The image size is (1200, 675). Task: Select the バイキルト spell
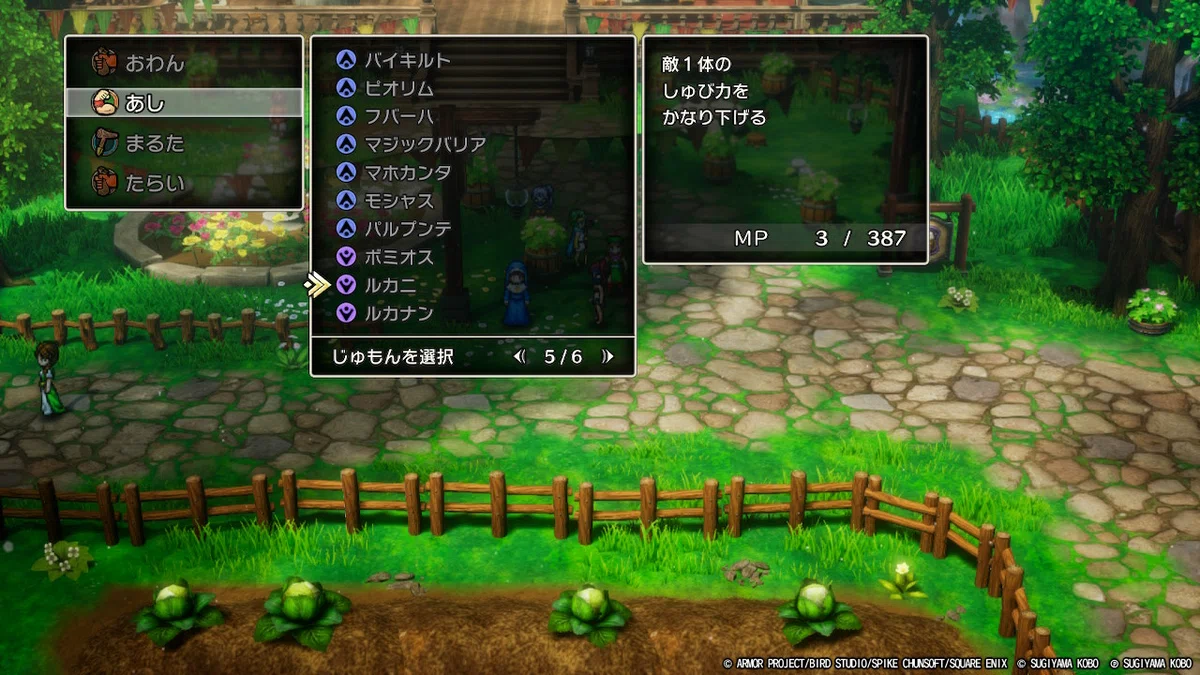click(407, 60)
